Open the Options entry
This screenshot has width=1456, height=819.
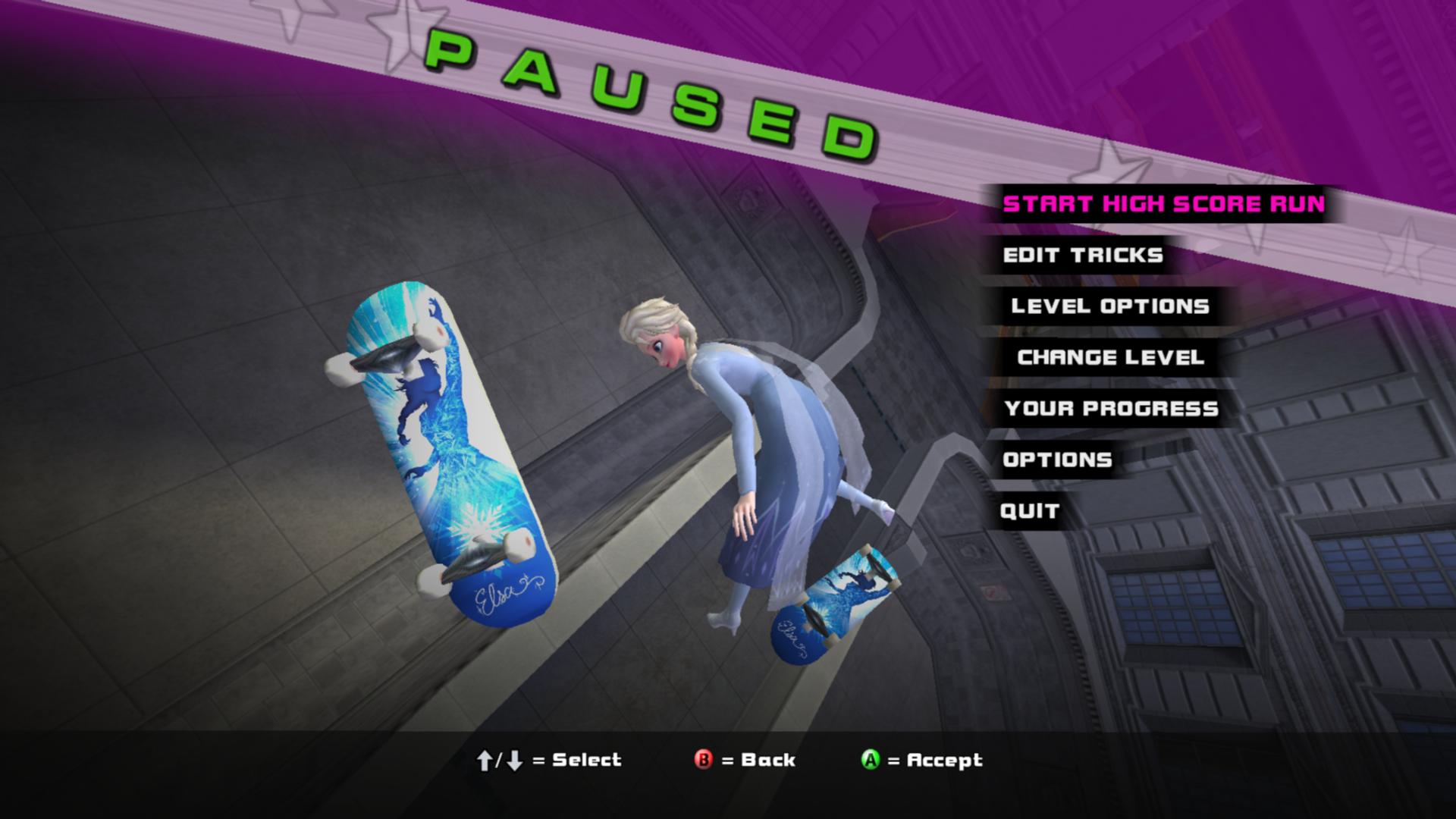click(x=1057, y=460)
